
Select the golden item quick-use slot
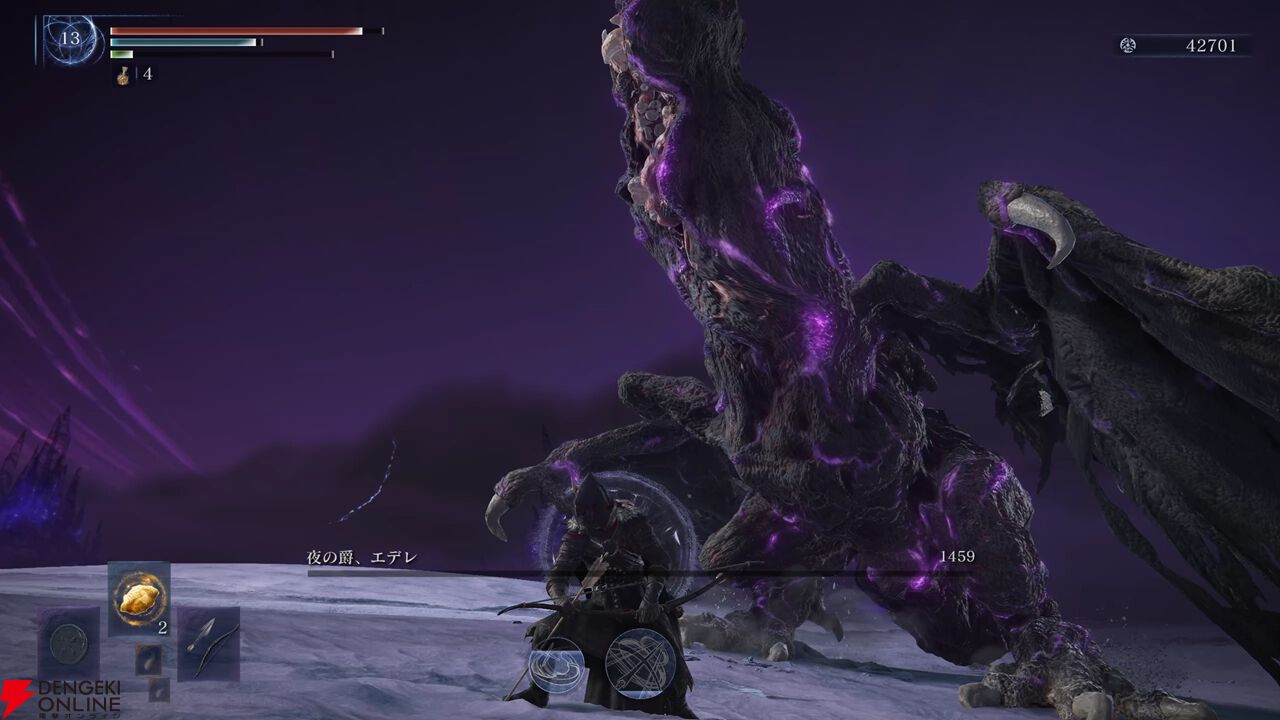coord(138,598)
